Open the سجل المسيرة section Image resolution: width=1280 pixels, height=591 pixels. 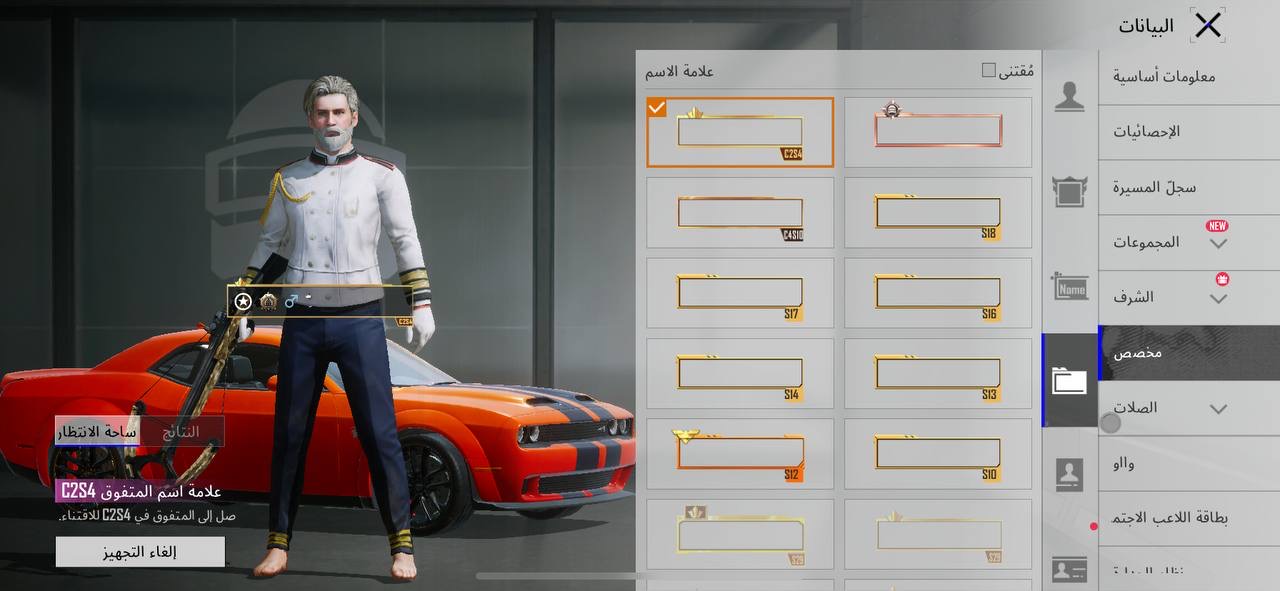(1154, 187)
